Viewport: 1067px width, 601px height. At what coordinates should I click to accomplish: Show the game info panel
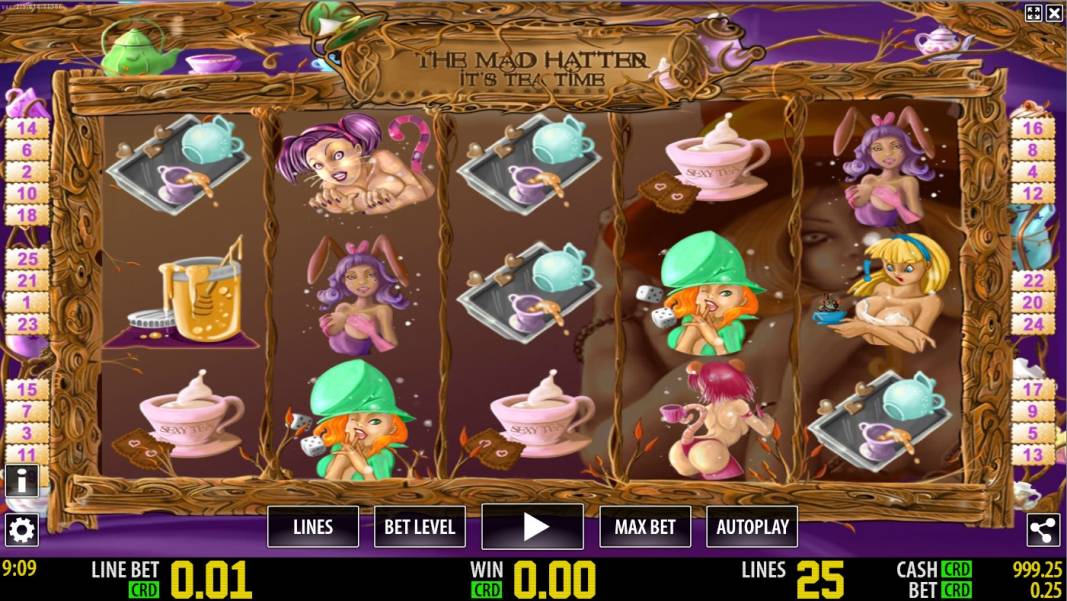[x=21, y=481]
